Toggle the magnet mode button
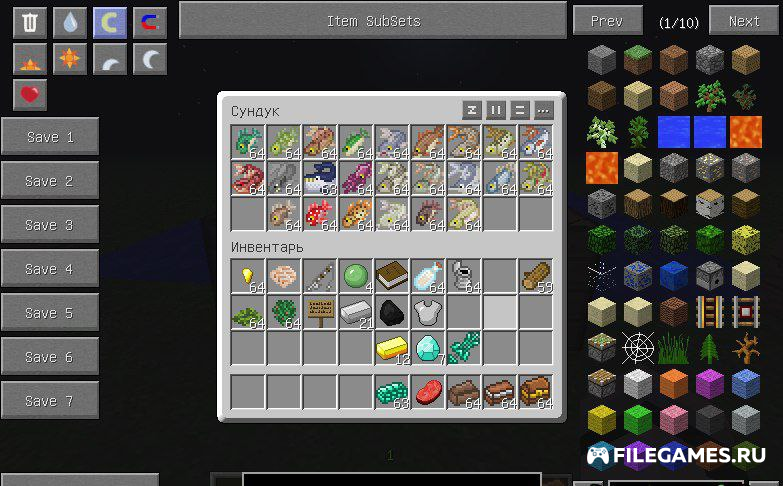 pos(150,23)
